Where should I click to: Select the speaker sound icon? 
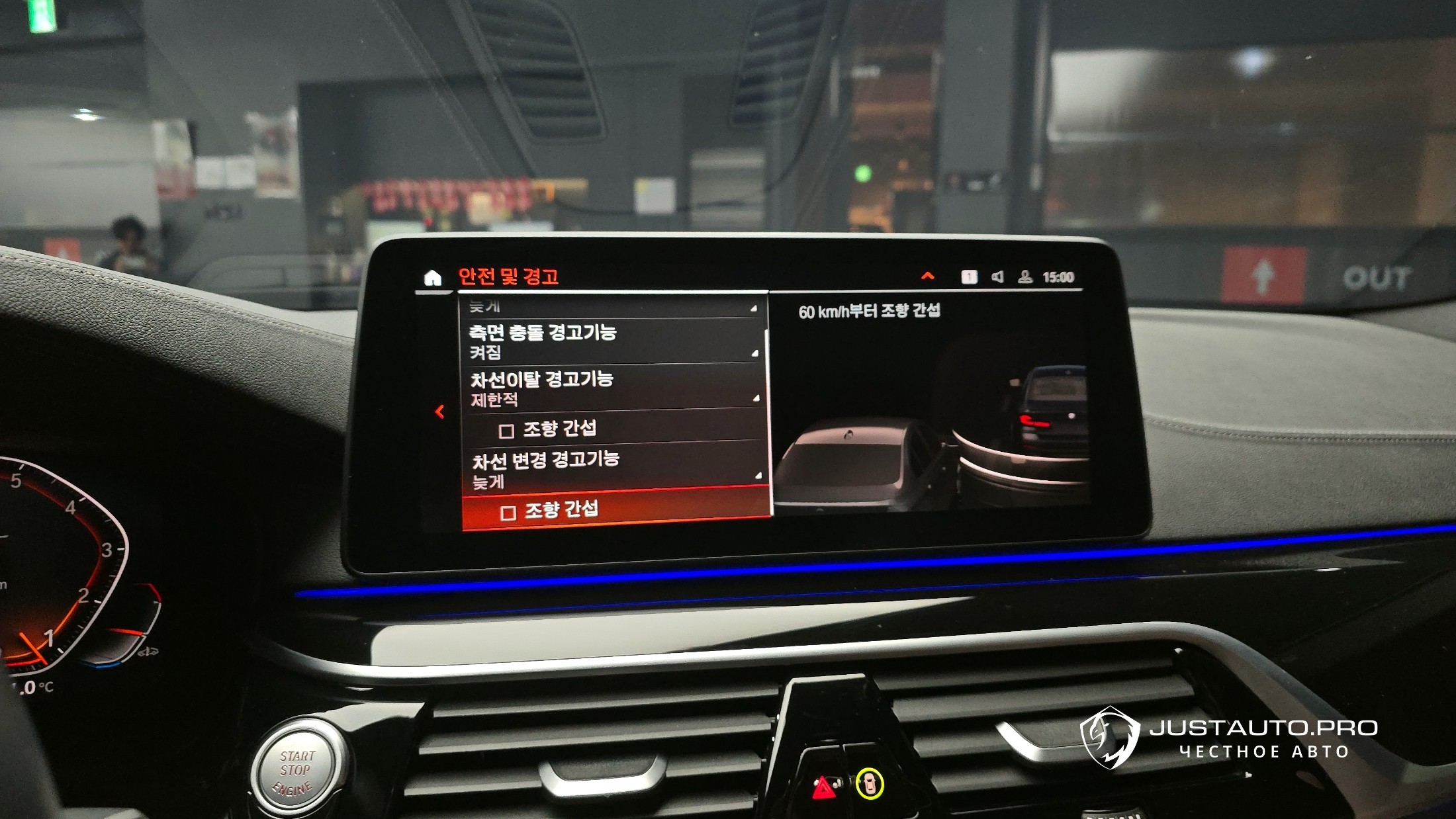[997, 277]
